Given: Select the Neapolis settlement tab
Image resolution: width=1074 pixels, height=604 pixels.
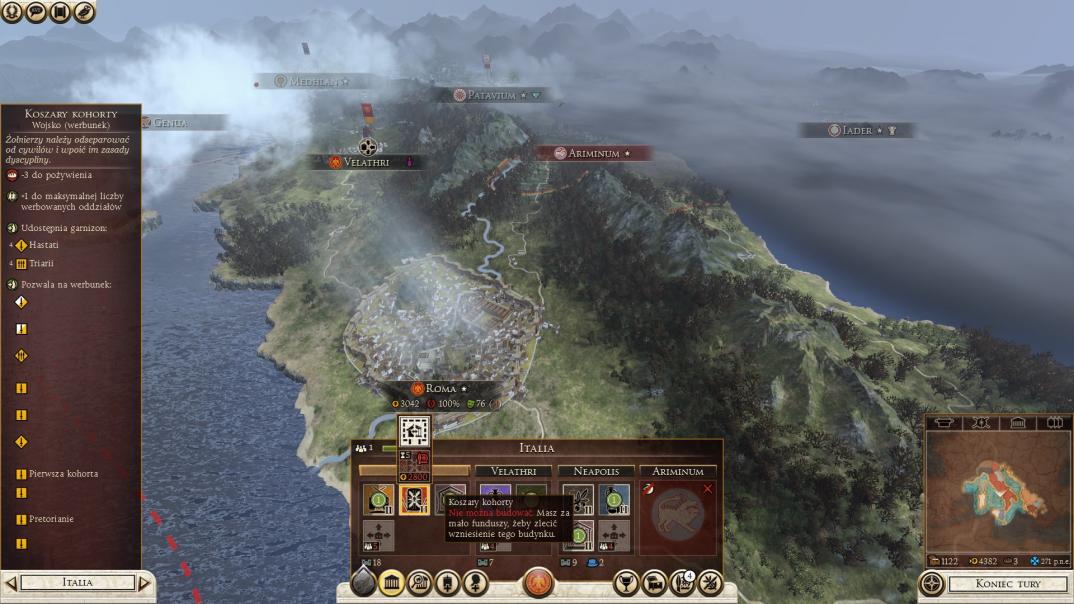Looking at the screenshot, I should (595, 471).
